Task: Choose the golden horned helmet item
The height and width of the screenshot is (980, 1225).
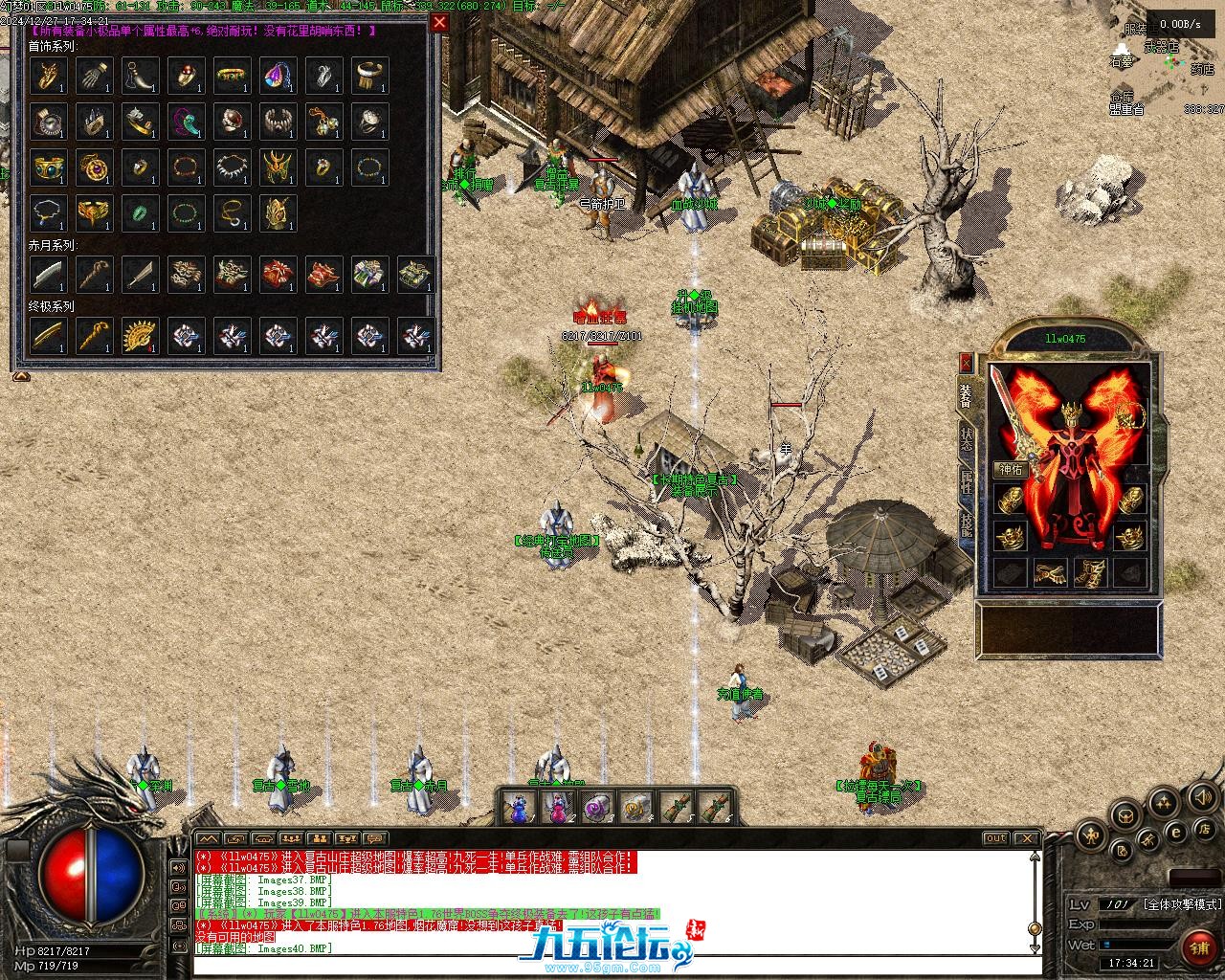Action: pos(278,167)
